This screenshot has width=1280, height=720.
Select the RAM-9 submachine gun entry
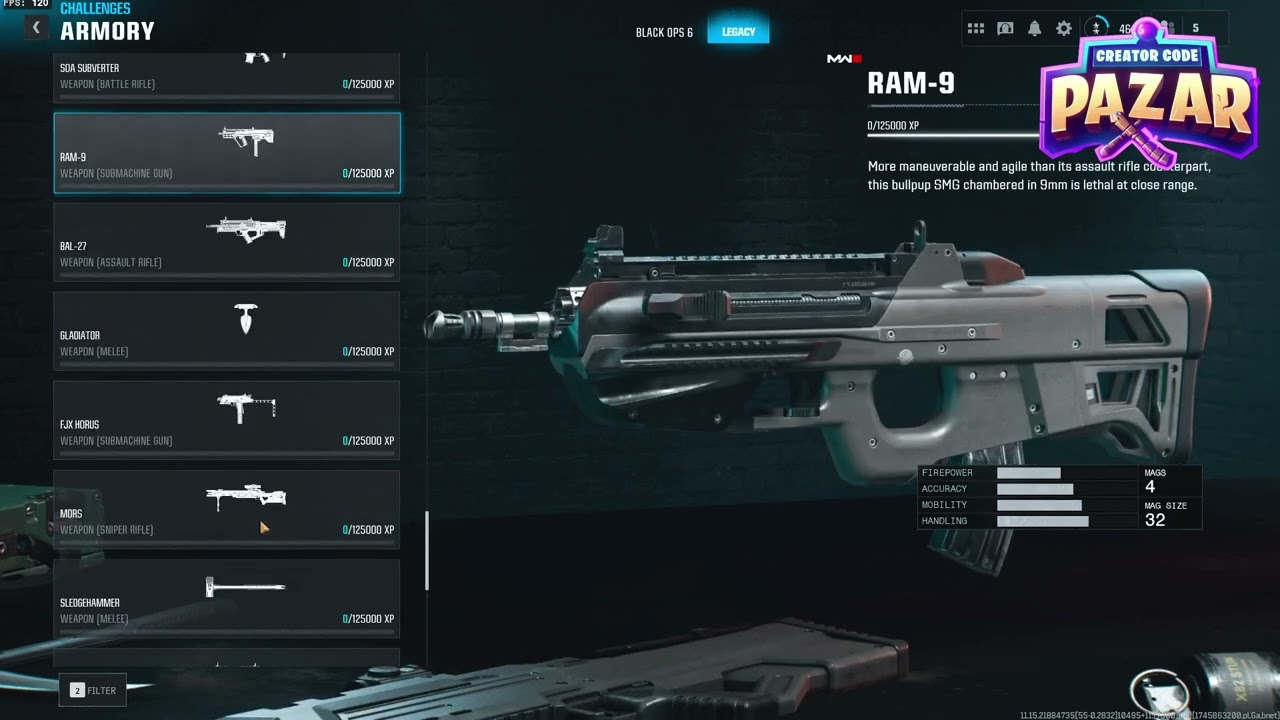[226, 153]
